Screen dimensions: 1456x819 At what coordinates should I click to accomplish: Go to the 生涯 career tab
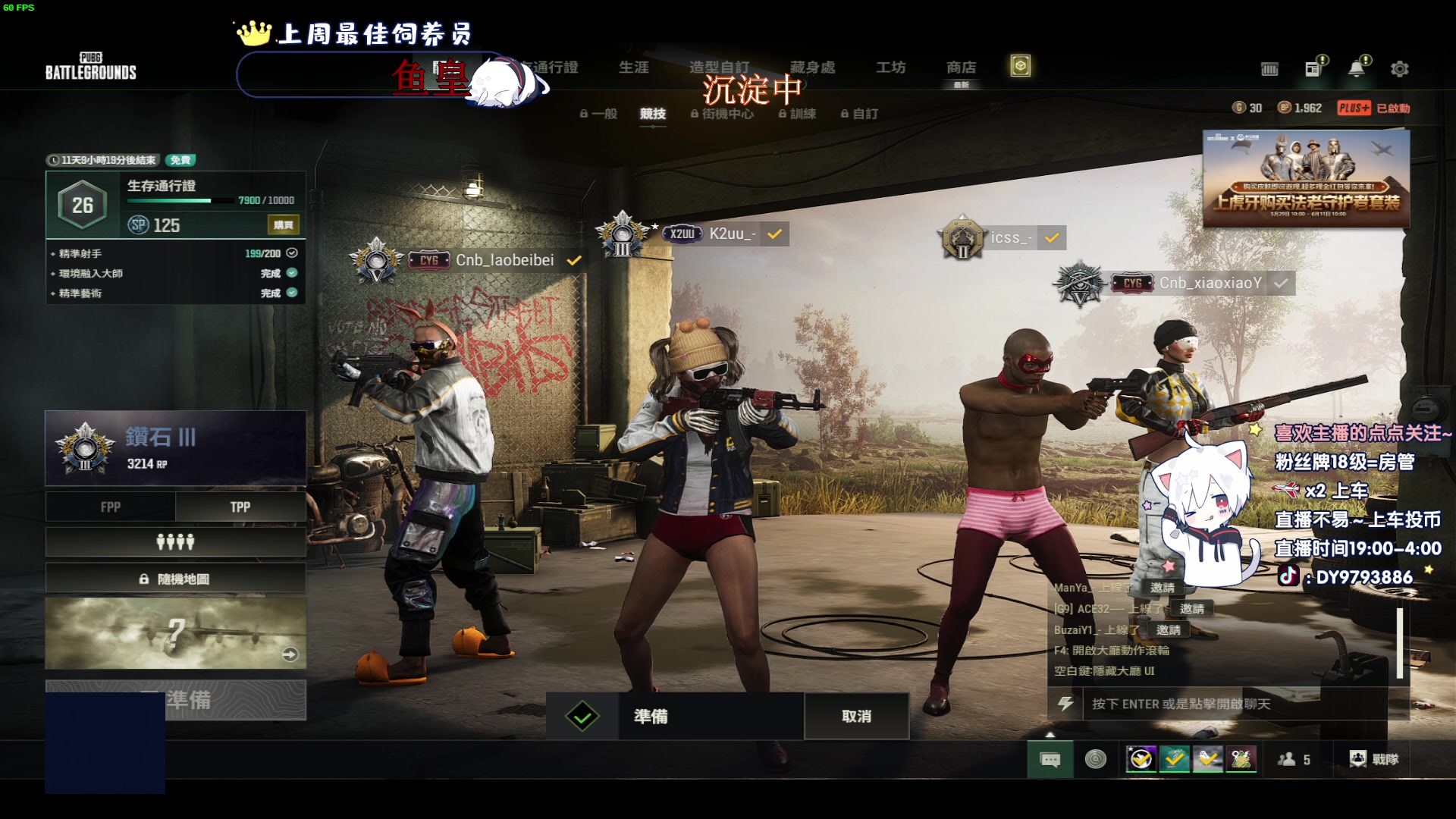633,67
